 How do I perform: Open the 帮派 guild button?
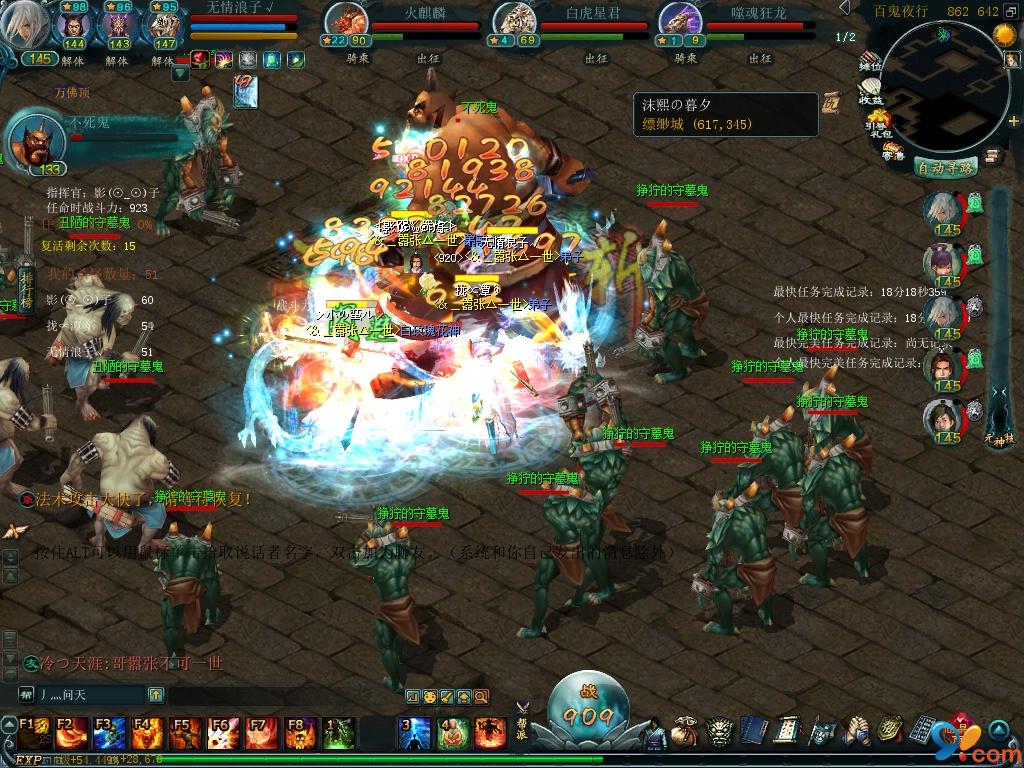(522, 712)
